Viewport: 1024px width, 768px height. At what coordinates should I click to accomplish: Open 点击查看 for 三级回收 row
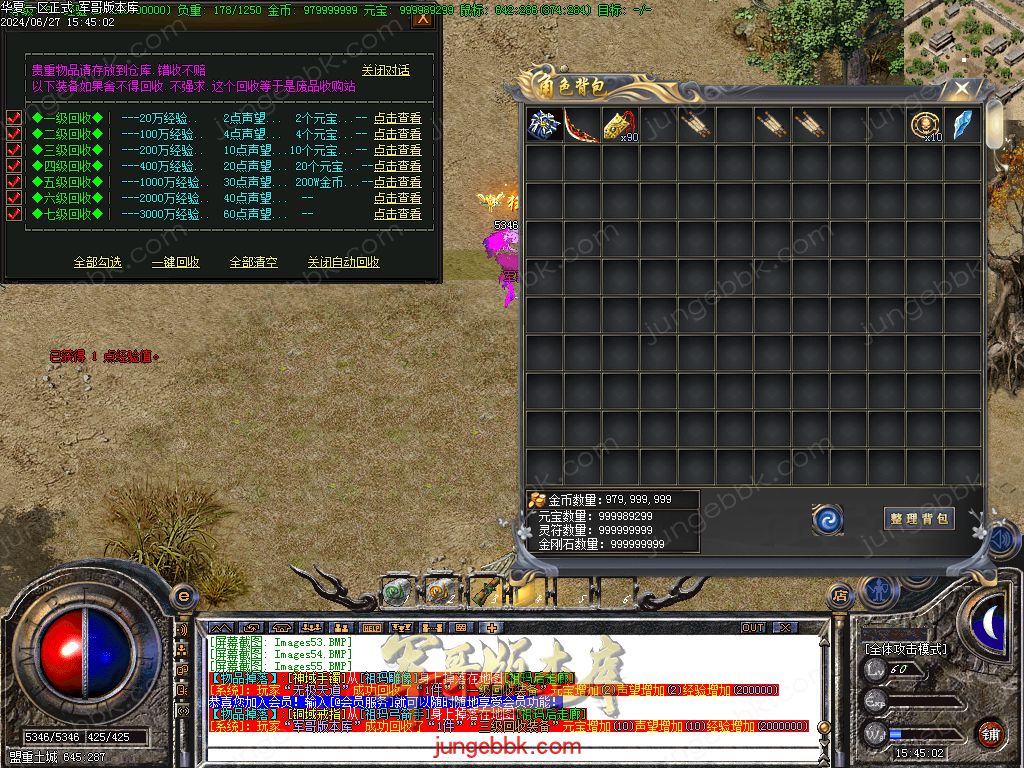pos(398,150)
